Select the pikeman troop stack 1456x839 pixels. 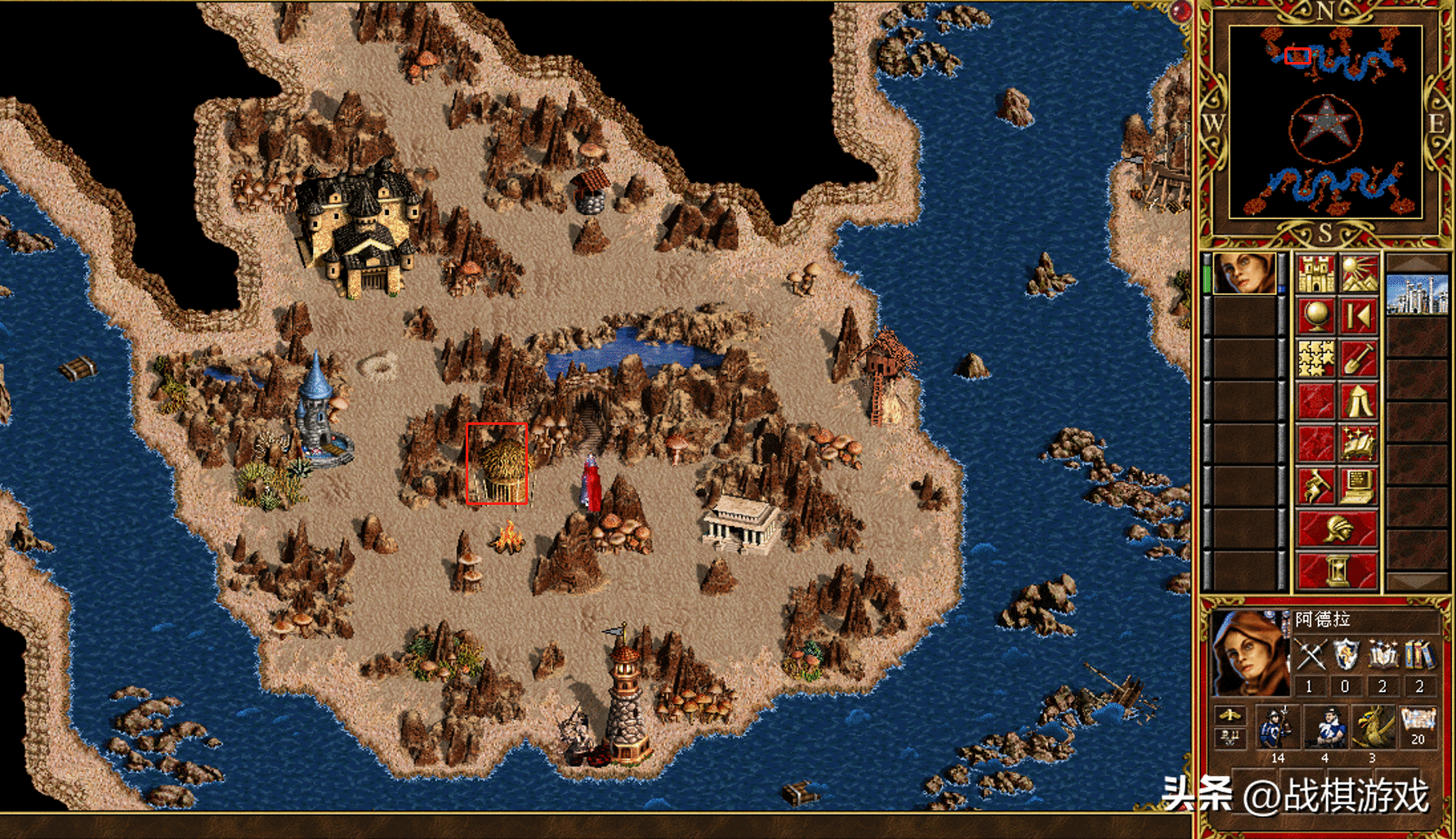tap(1276, 729)
